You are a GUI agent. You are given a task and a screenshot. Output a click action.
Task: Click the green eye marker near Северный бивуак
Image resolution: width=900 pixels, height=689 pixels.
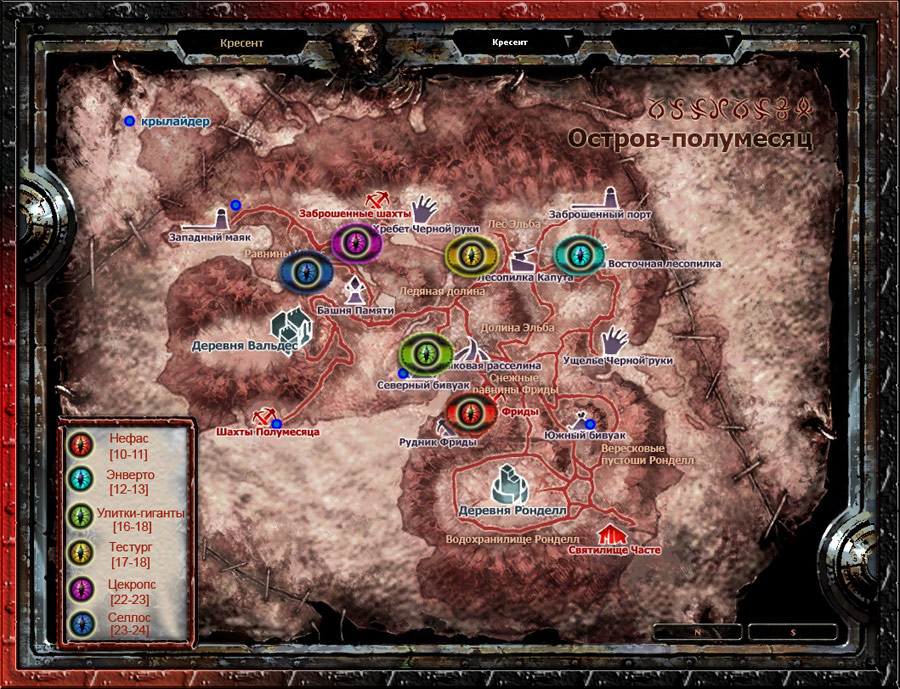tap(427, 354)
